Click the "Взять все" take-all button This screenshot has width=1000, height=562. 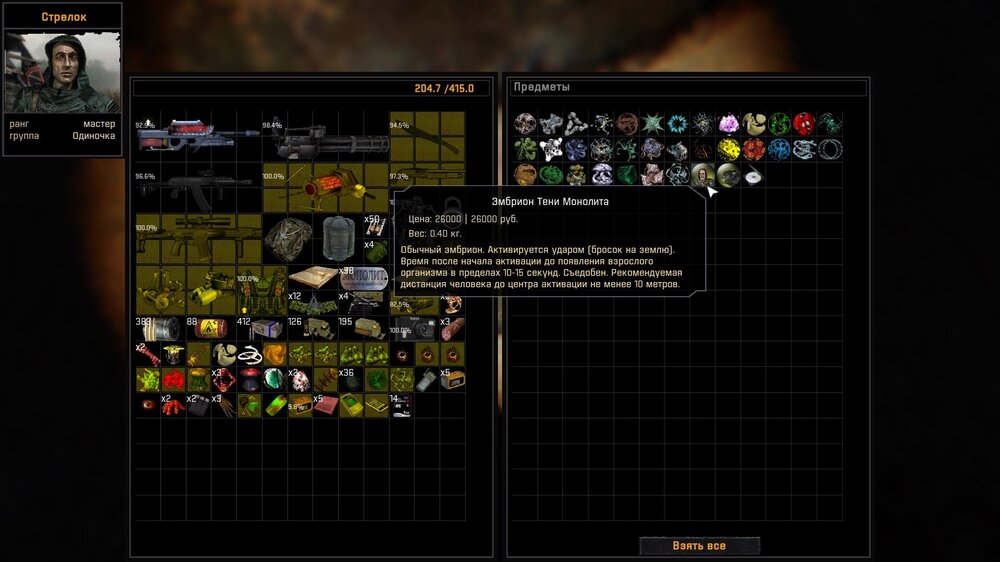(x=699, y=546)
